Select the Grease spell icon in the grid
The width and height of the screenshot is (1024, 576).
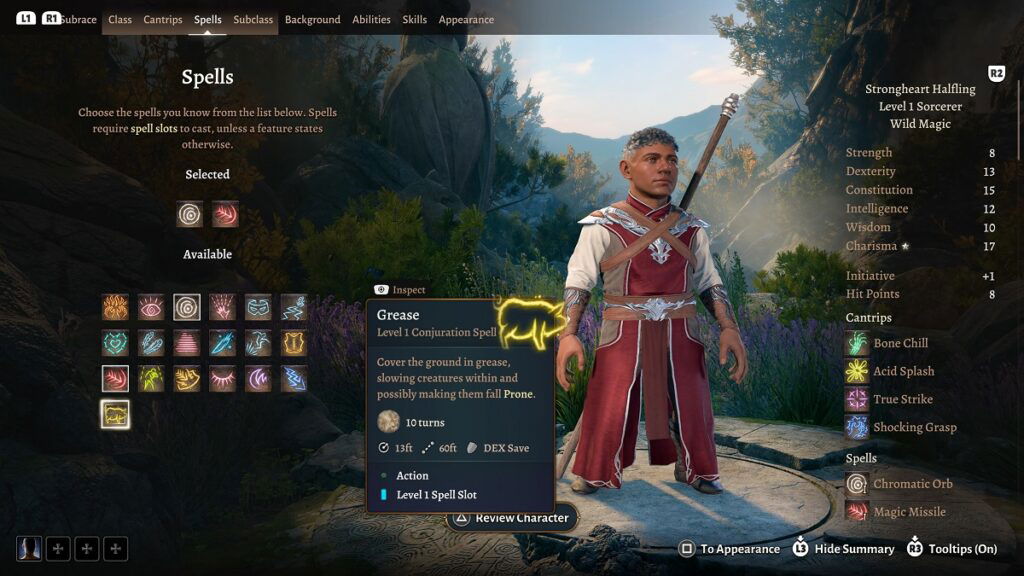(x=115, y=414)
